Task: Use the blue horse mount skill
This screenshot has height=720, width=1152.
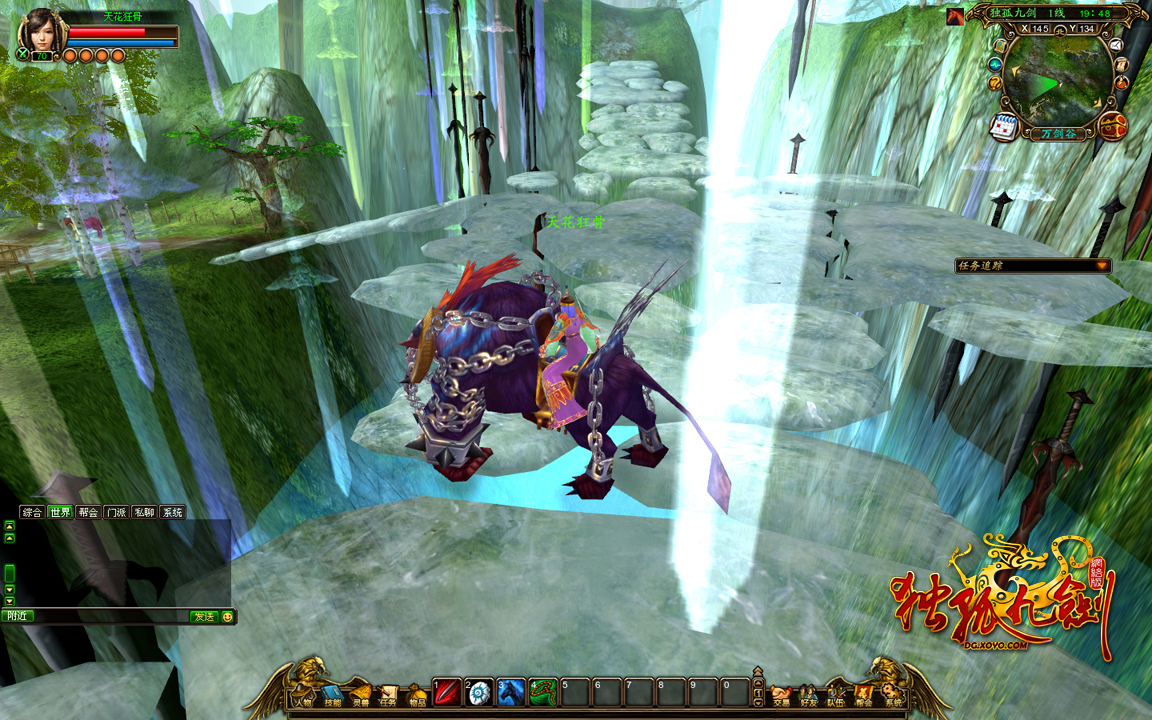Action: tap(511, 692)
